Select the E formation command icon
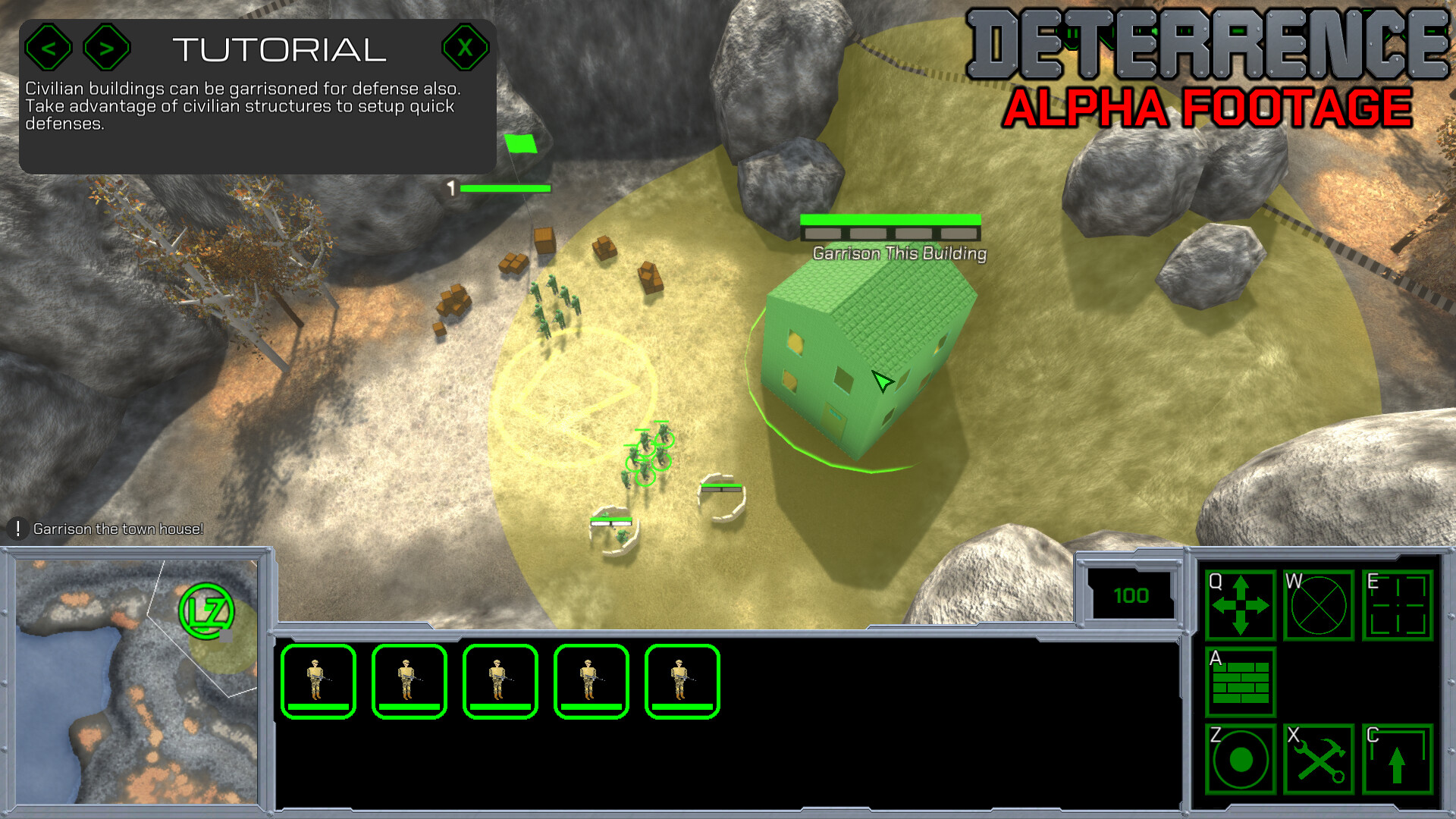 click(1396, 606)
